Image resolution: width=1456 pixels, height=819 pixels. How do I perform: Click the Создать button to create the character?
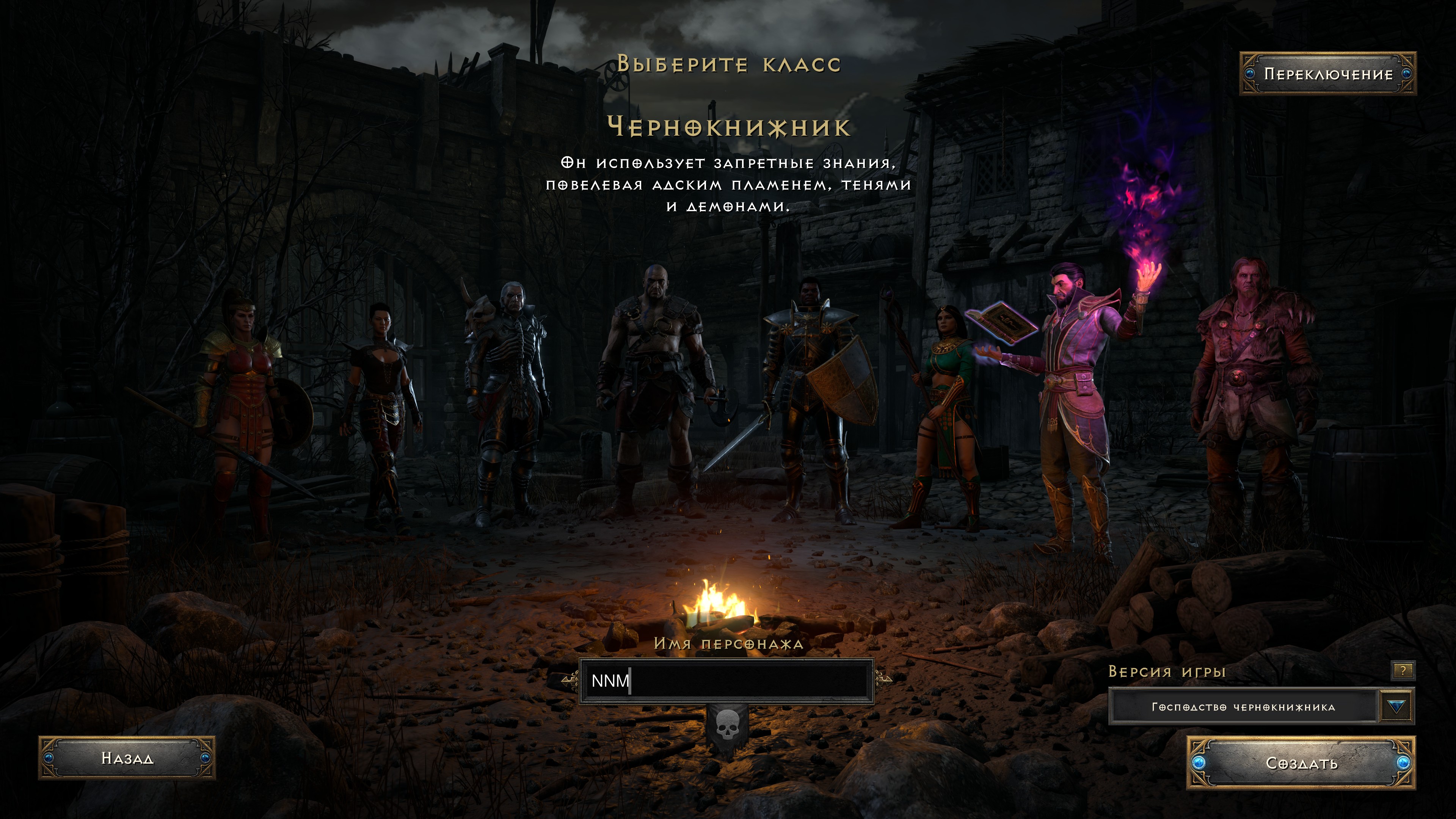click(x=1301, y=763)
